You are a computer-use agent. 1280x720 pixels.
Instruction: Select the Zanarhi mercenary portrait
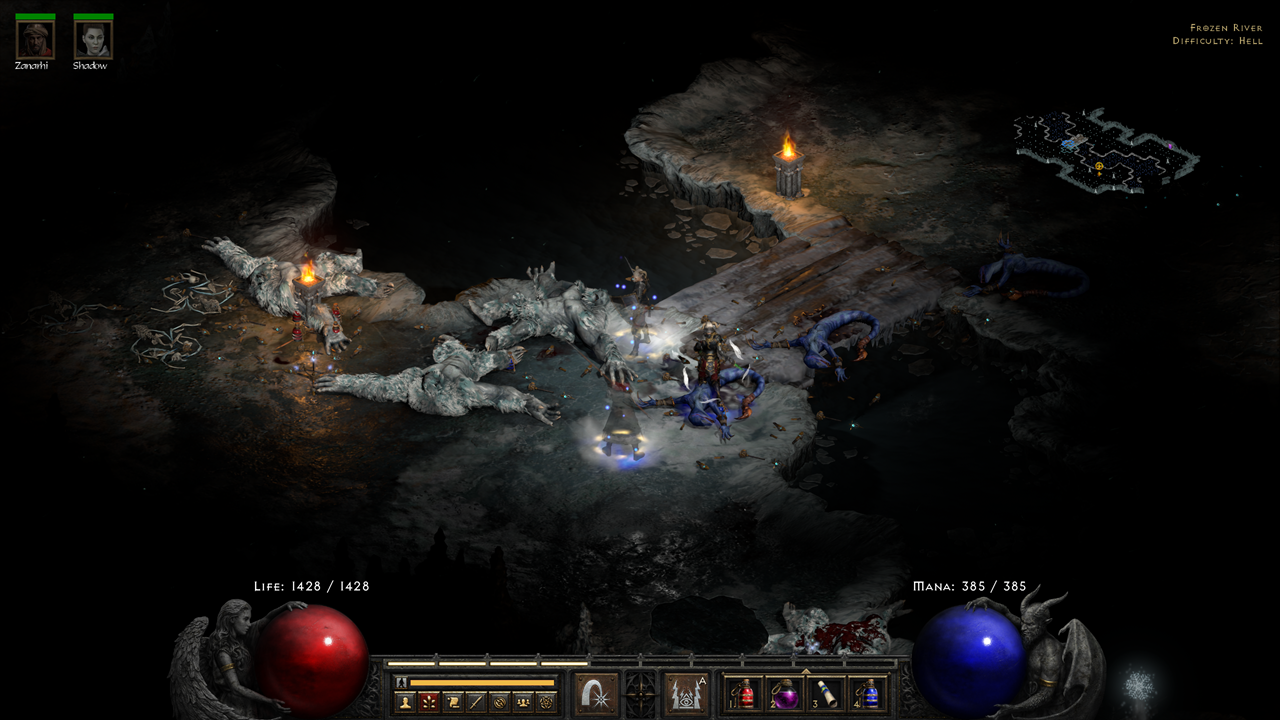click(x=34, y=40)
